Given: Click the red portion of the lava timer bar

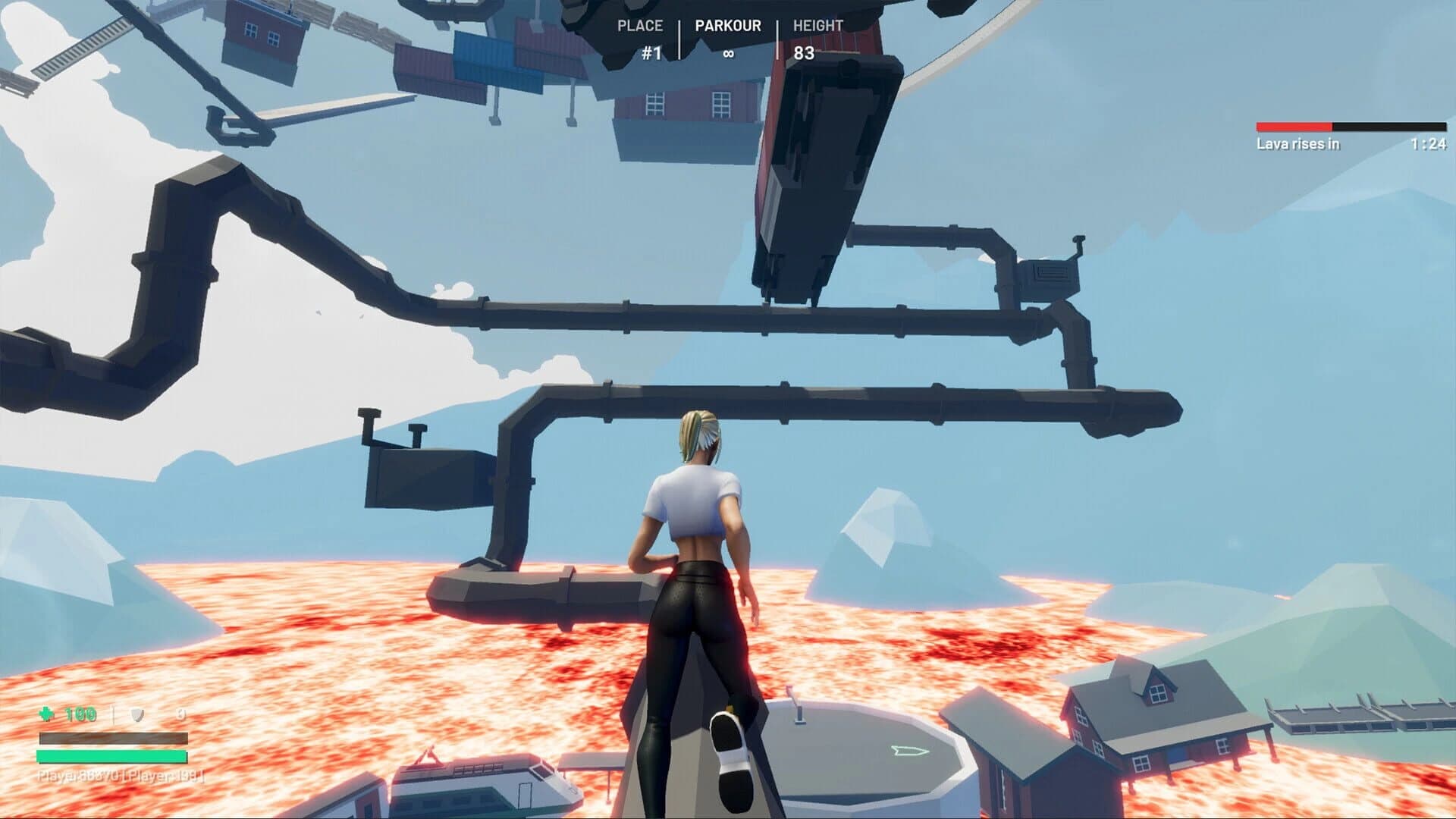Looking at the screenshot, I should click(x=1293, y=127).
